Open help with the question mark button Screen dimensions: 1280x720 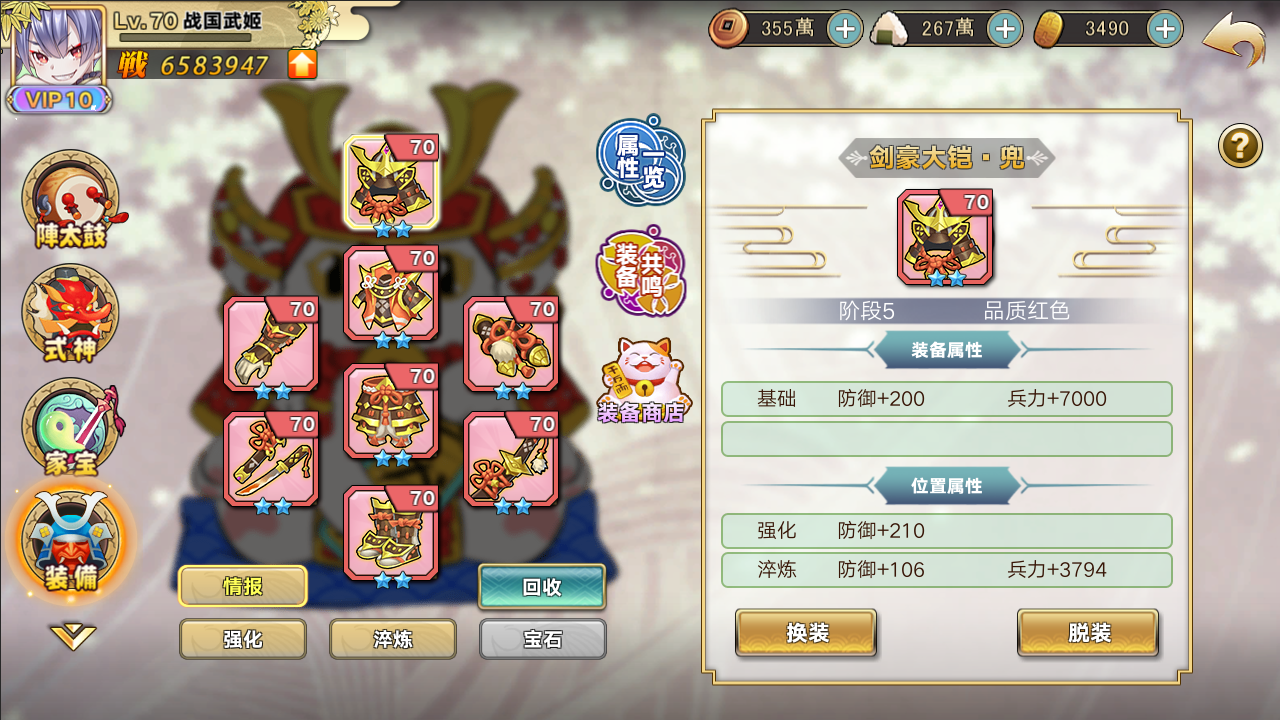1240,147
